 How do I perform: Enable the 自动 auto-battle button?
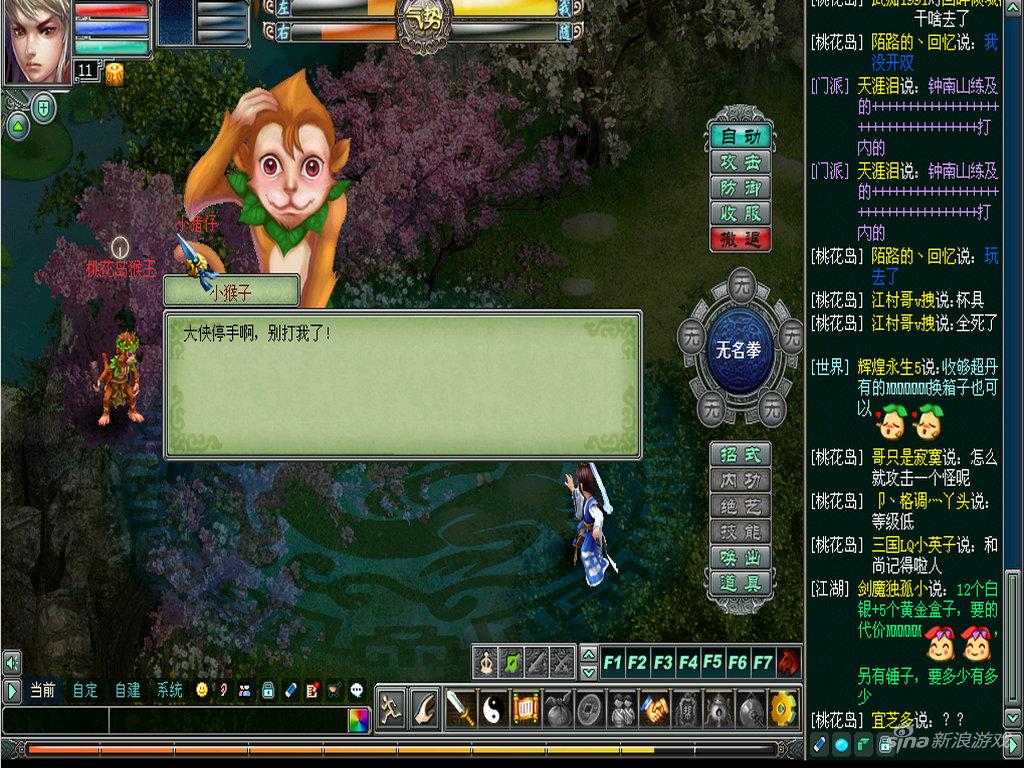pyautogui.click(x=740, y=136)
